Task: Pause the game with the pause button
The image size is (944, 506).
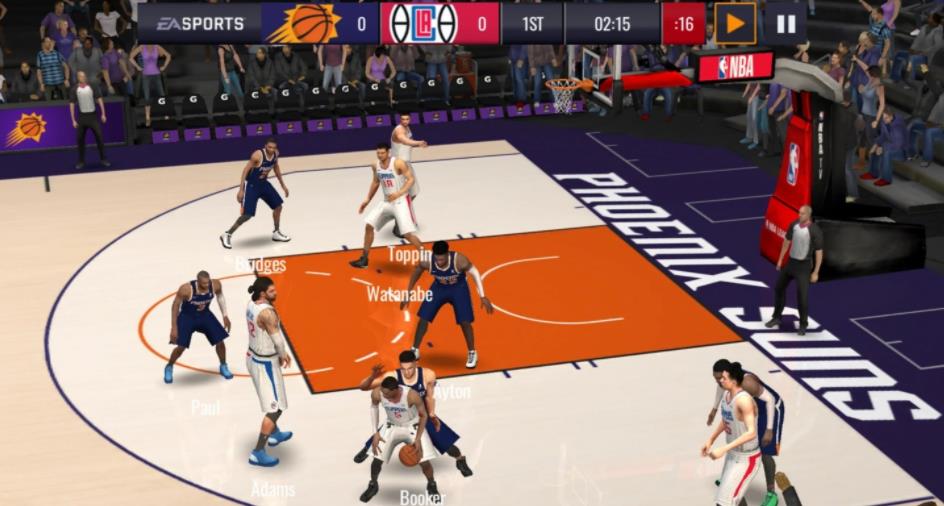Action: [785, 23]
